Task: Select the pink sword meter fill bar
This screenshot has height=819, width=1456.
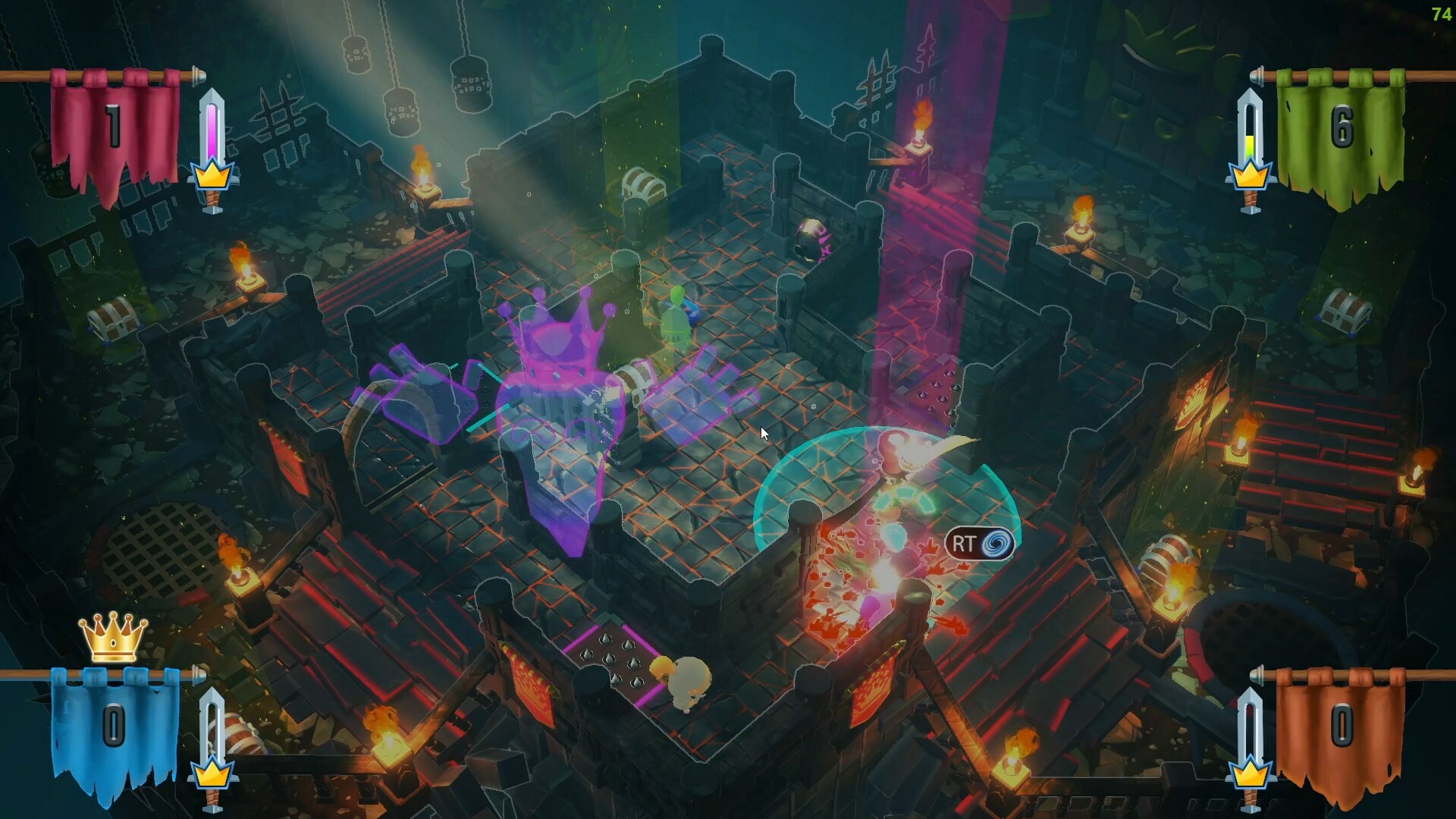Action: 212,133
